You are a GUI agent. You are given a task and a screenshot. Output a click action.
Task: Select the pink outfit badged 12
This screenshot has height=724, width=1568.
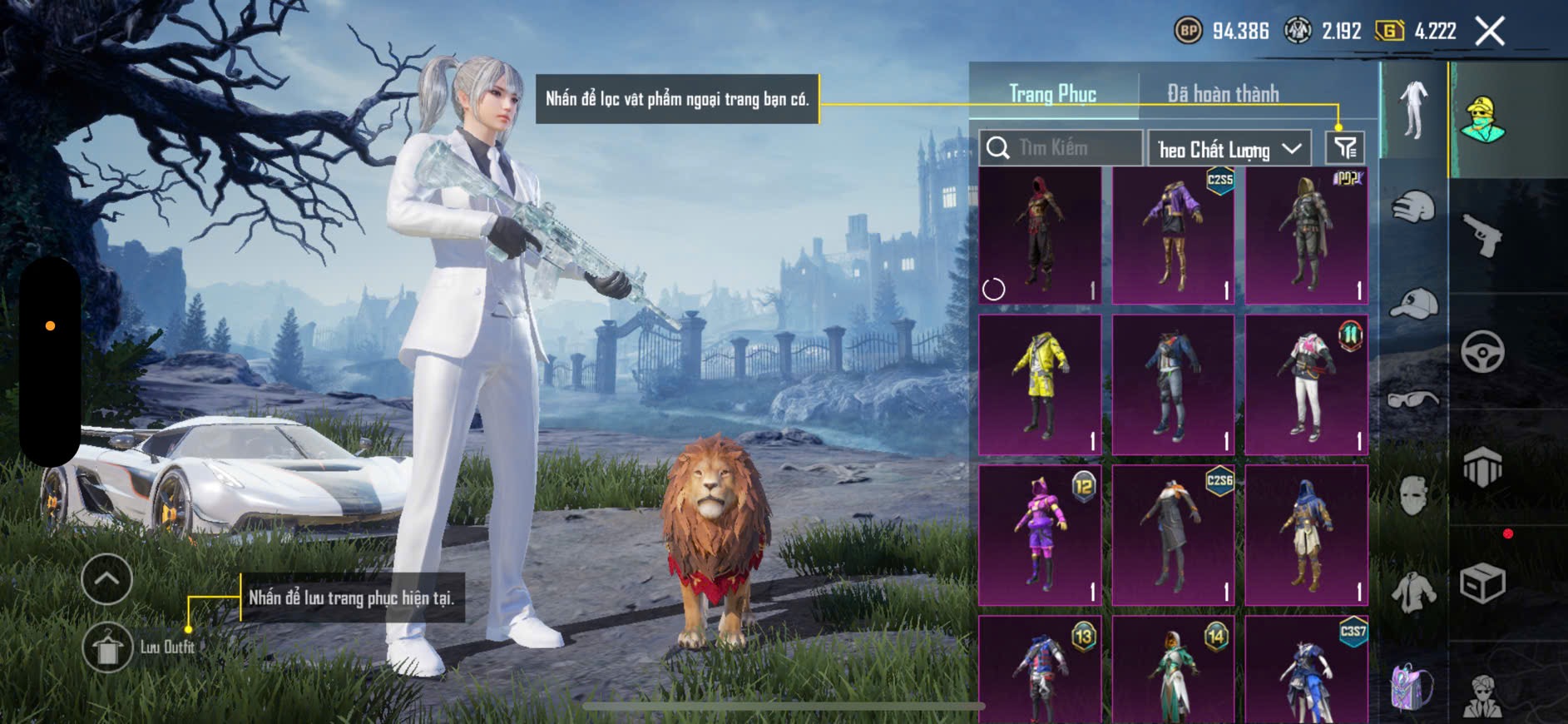coord(1040,535)
